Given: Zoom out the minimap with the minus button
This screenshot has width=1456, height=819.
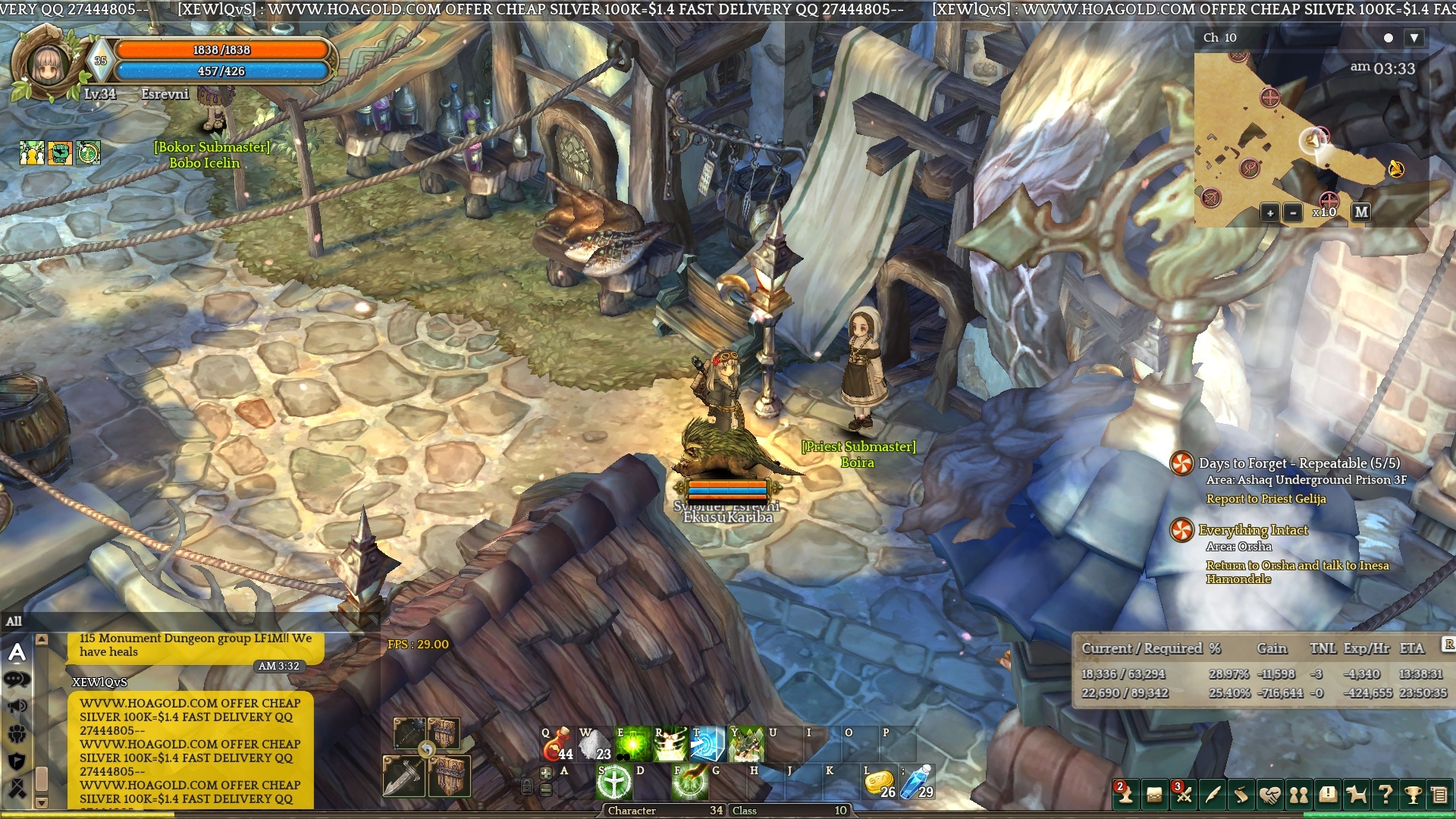Looking at the screenshot, I should 1293,213.
